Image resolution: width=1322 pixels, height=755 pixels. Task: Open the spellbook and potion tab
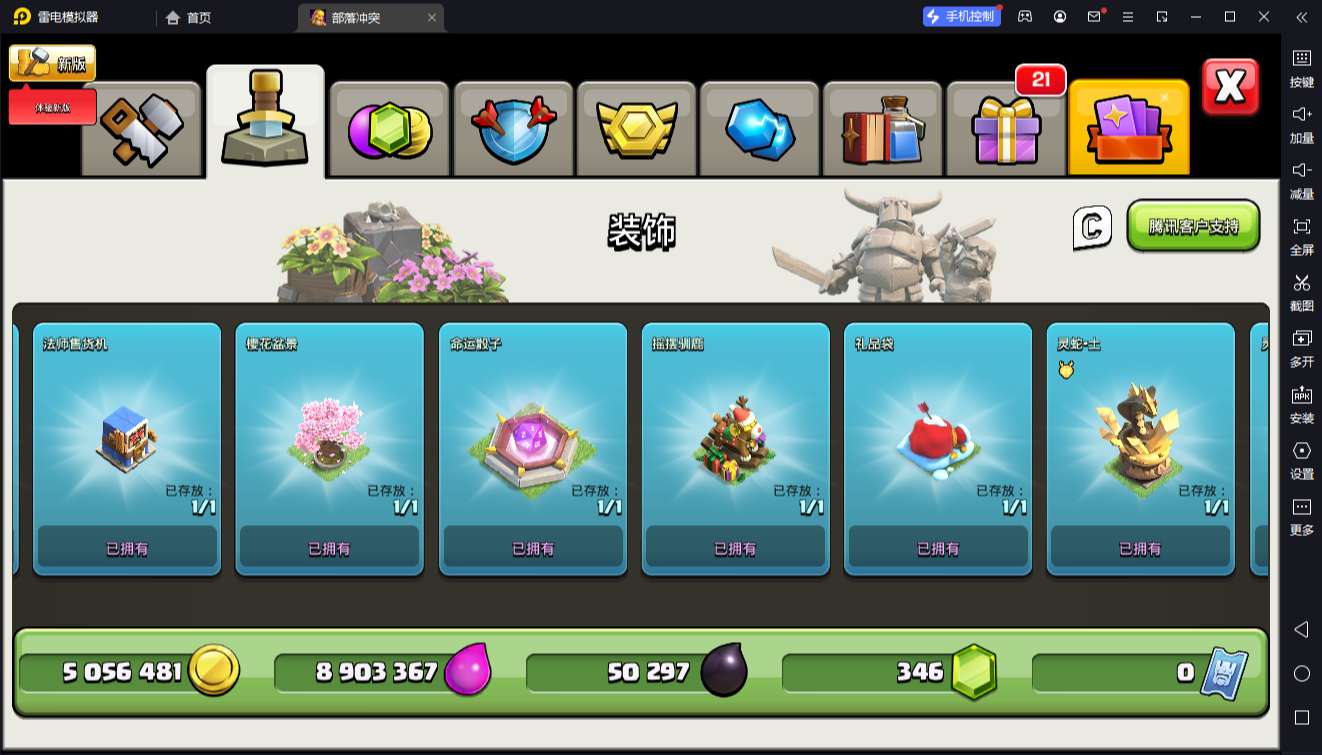click(x=883, y=129)
